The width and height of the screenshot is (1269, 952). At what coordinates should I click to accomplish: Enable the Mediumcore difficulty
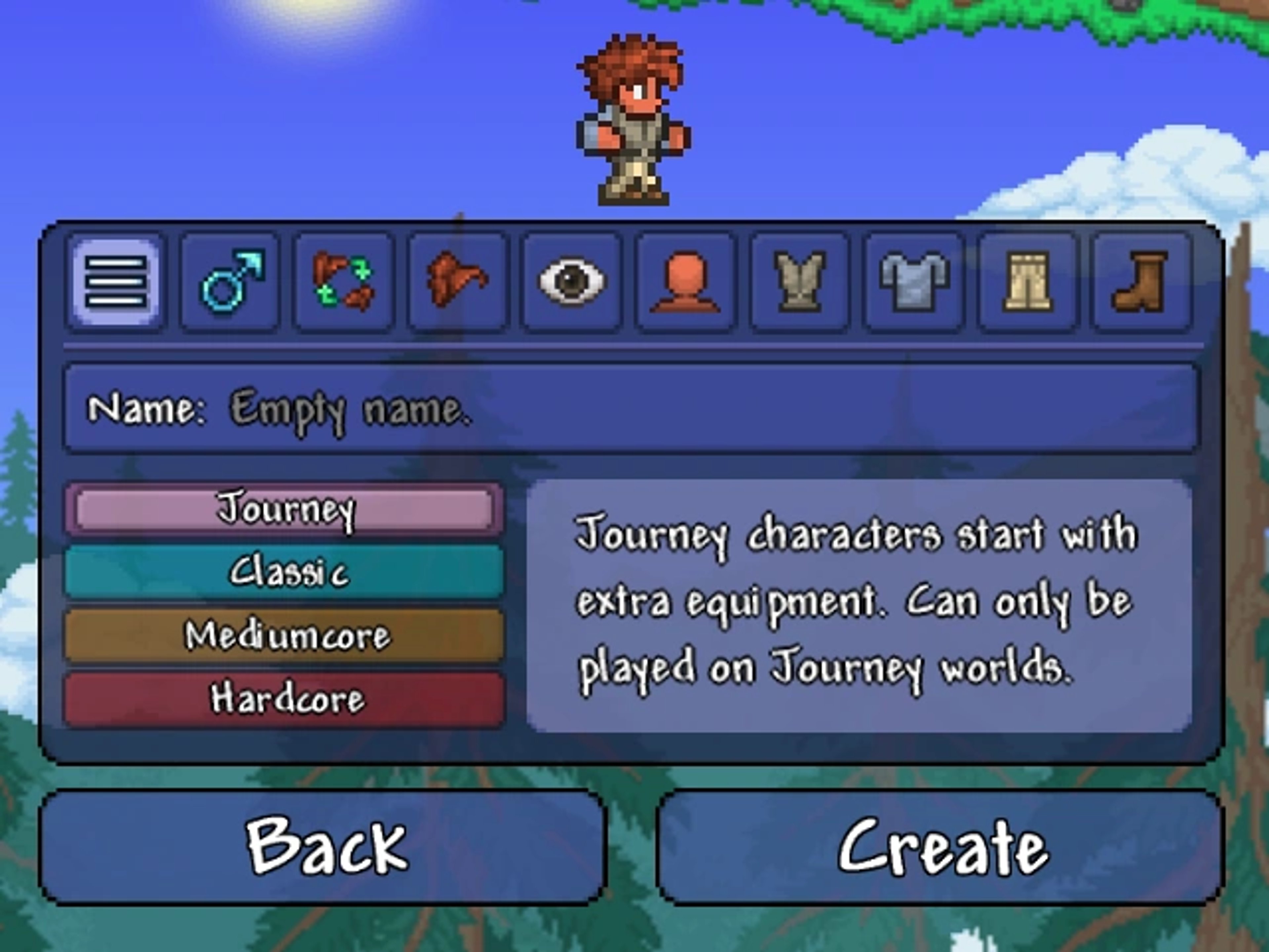(x=285, y=635)
